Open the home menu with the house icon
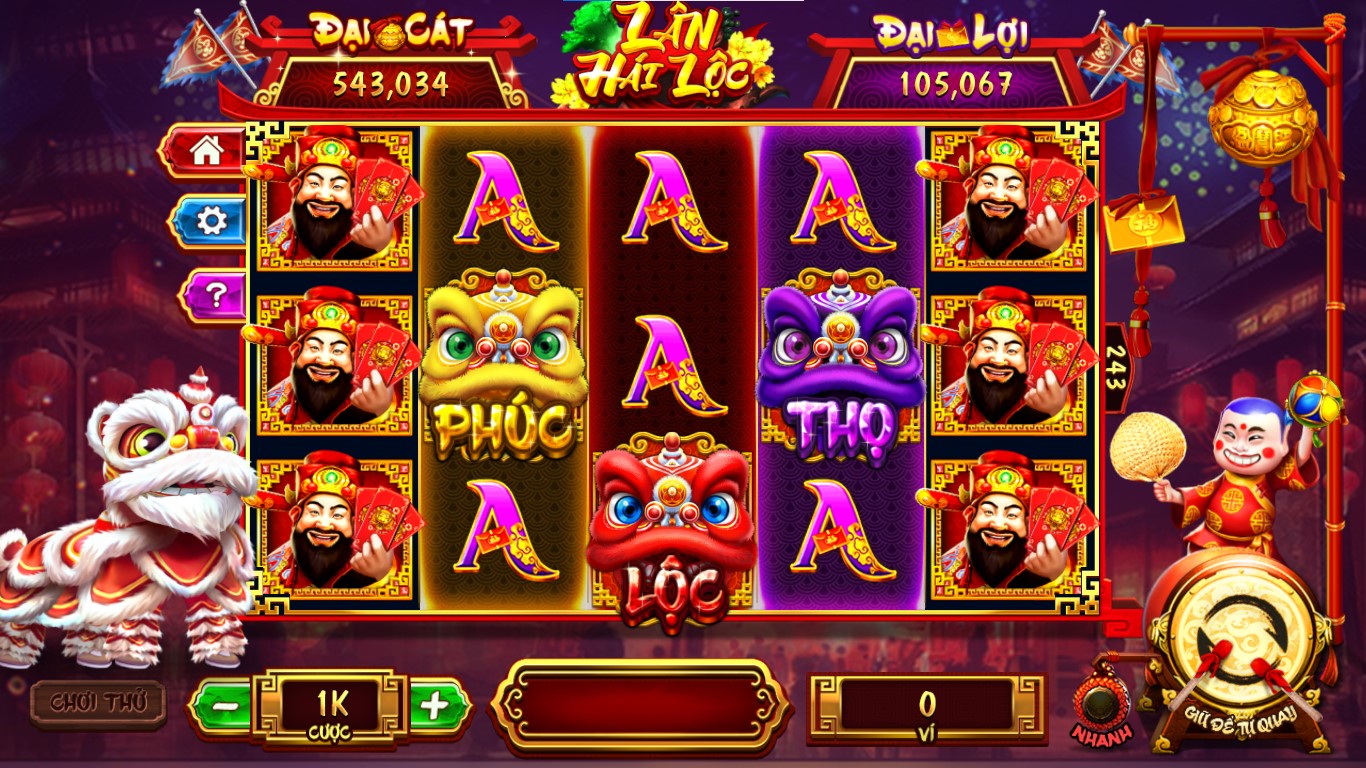This screenshot has height=768, width=1366. (x=207, y=152)
